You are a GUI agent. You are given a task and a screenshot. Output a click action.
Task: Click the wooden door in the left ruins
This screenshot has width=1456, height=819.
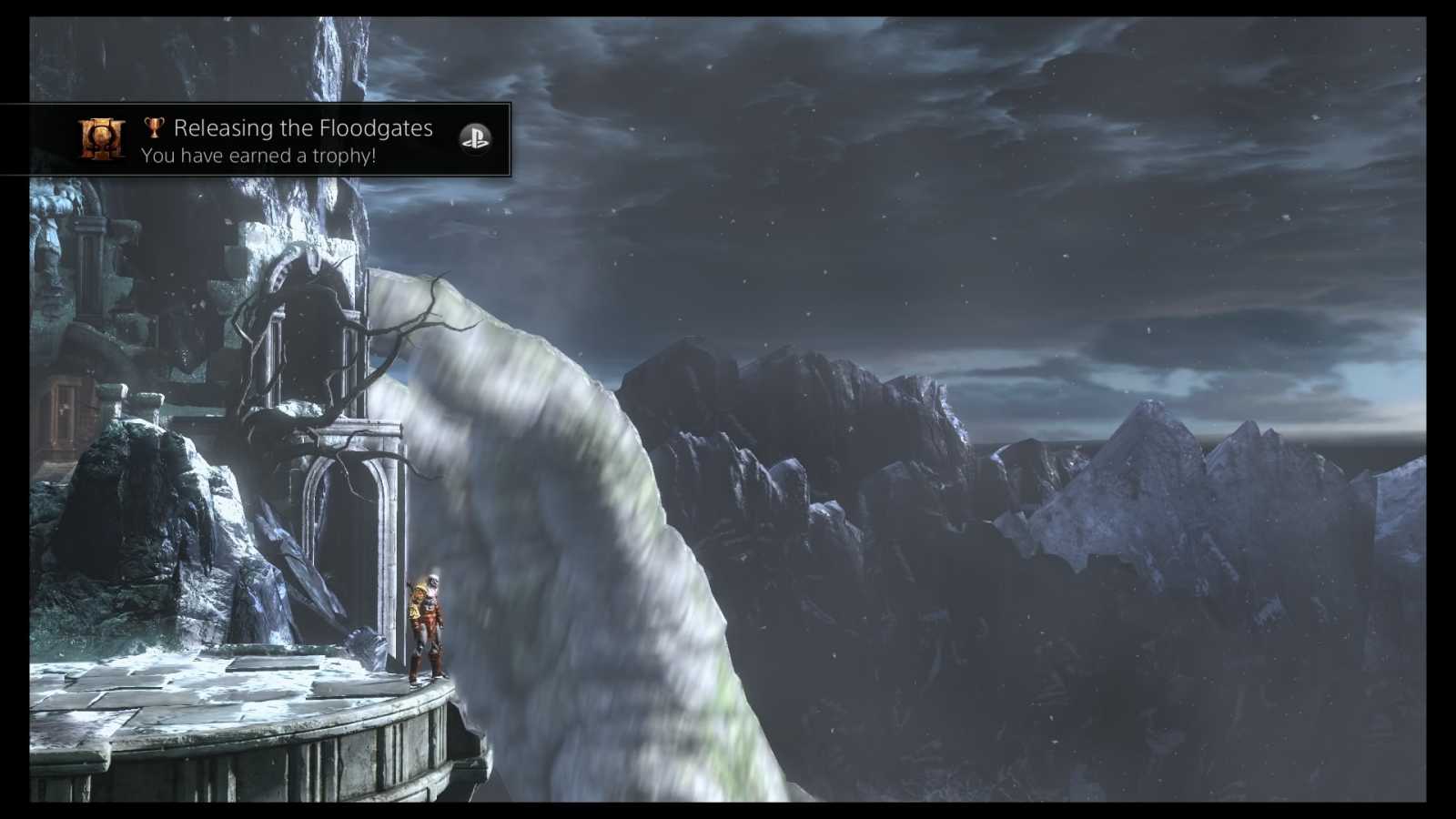[x=64, y=414]
